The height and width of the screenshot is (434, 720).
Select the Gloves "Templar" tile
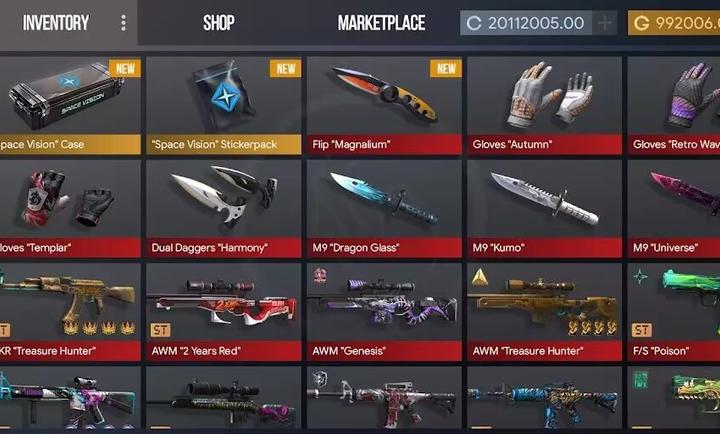[x=68, y=205]
